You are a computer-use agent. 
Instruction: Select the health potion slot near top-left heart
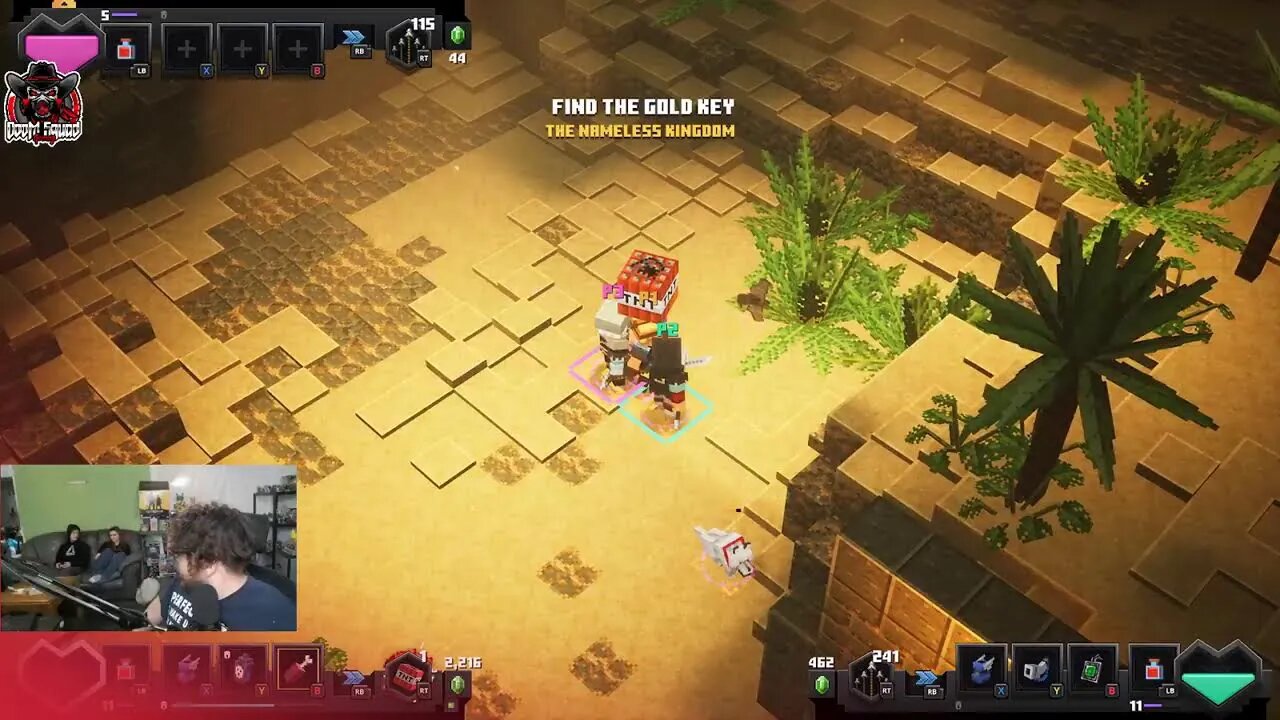click(125, 45)
